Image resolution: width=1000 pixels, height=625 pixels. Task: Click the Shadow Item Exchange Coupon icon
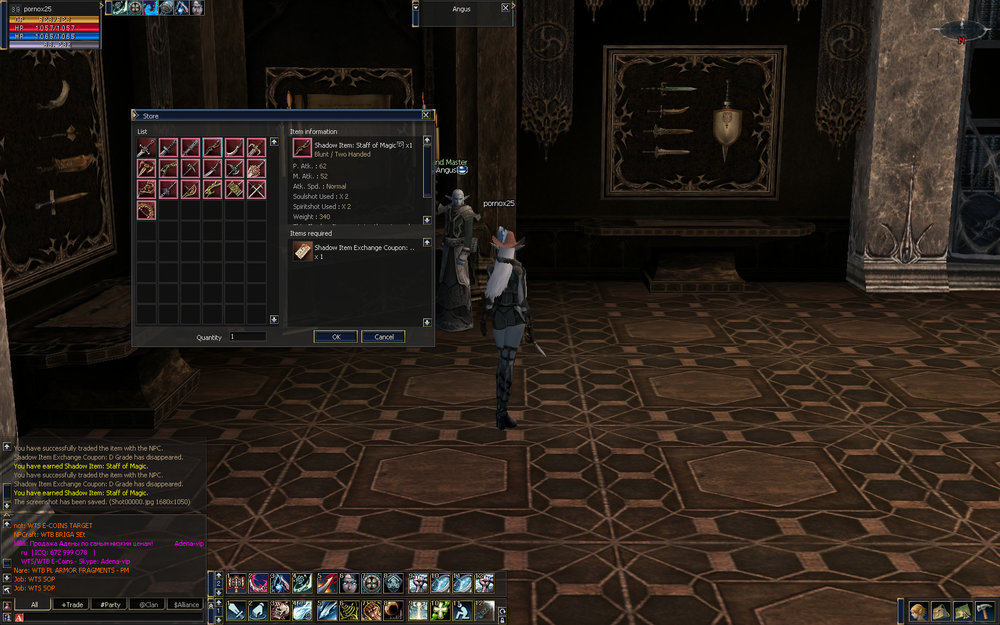pyautogui.click(x=301, y=252)
